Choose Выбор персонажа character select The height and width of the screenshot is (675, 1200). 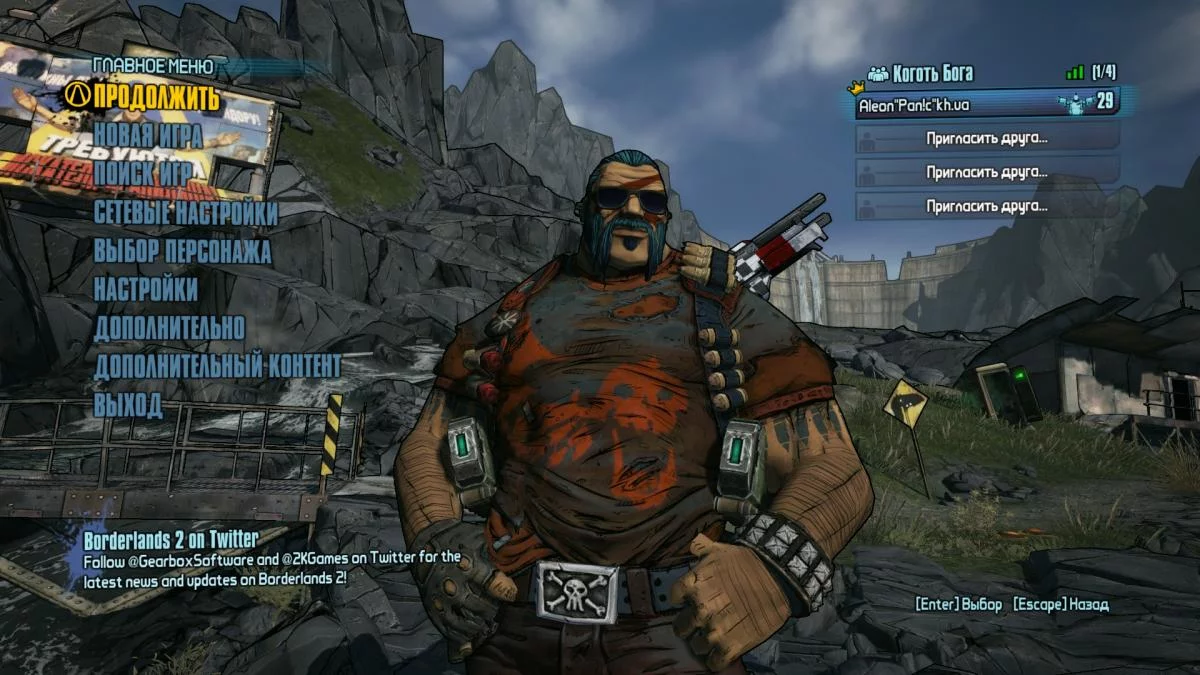click(182, 251)
